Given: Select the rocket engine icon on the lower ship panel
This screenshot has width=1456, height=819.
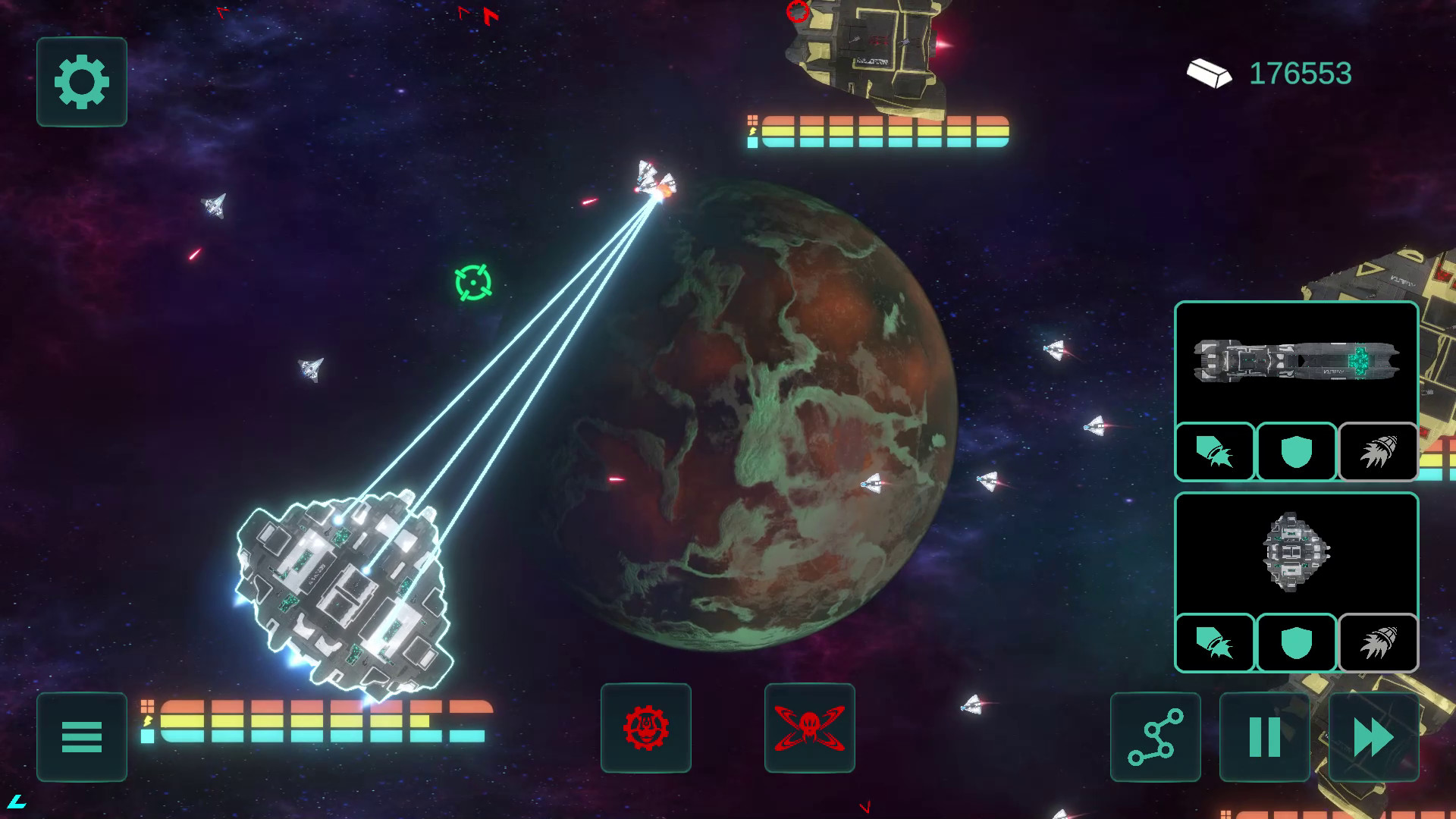Looking at the screenshot, I should [x=1377, y=644].
